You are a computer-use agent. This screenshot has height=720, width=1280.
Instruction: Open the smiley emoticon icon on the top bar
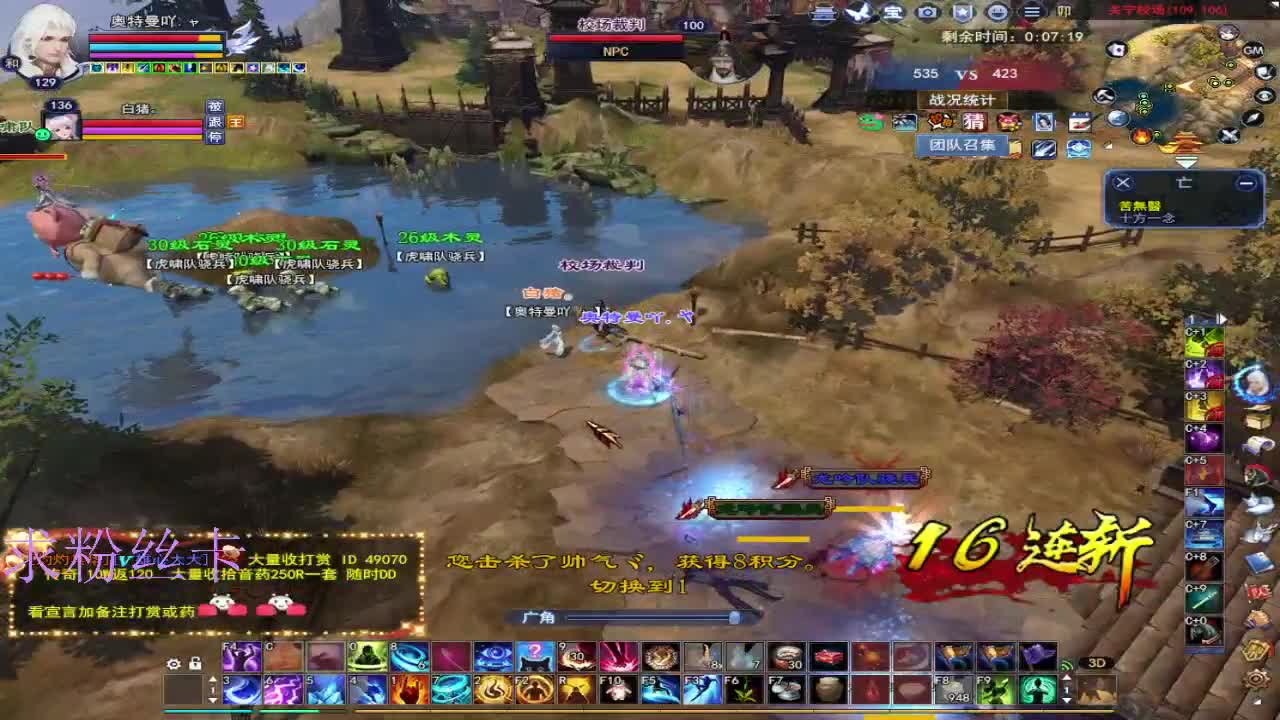coord(996,12)
